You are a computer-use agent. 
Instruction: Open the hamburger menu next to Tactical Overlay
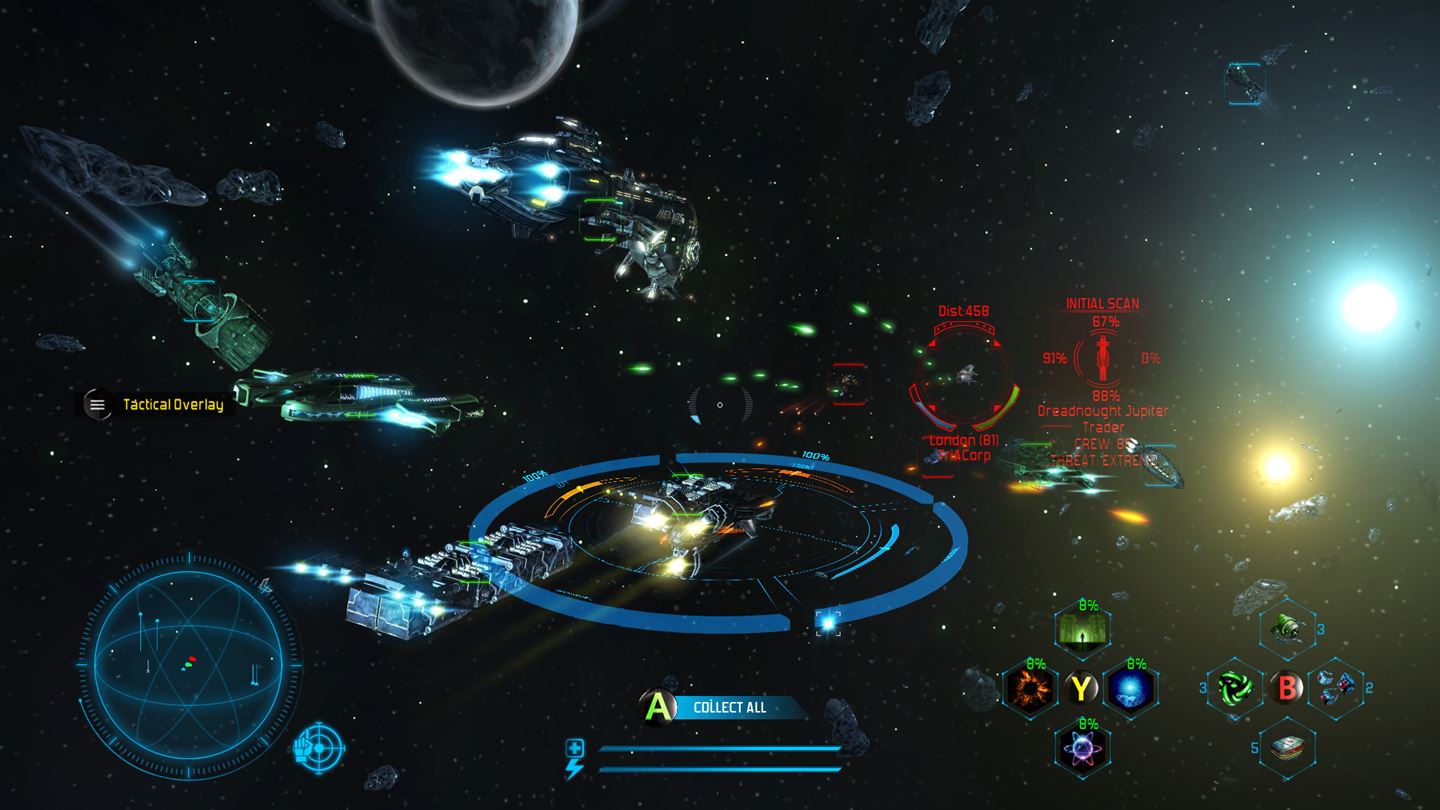97,405
